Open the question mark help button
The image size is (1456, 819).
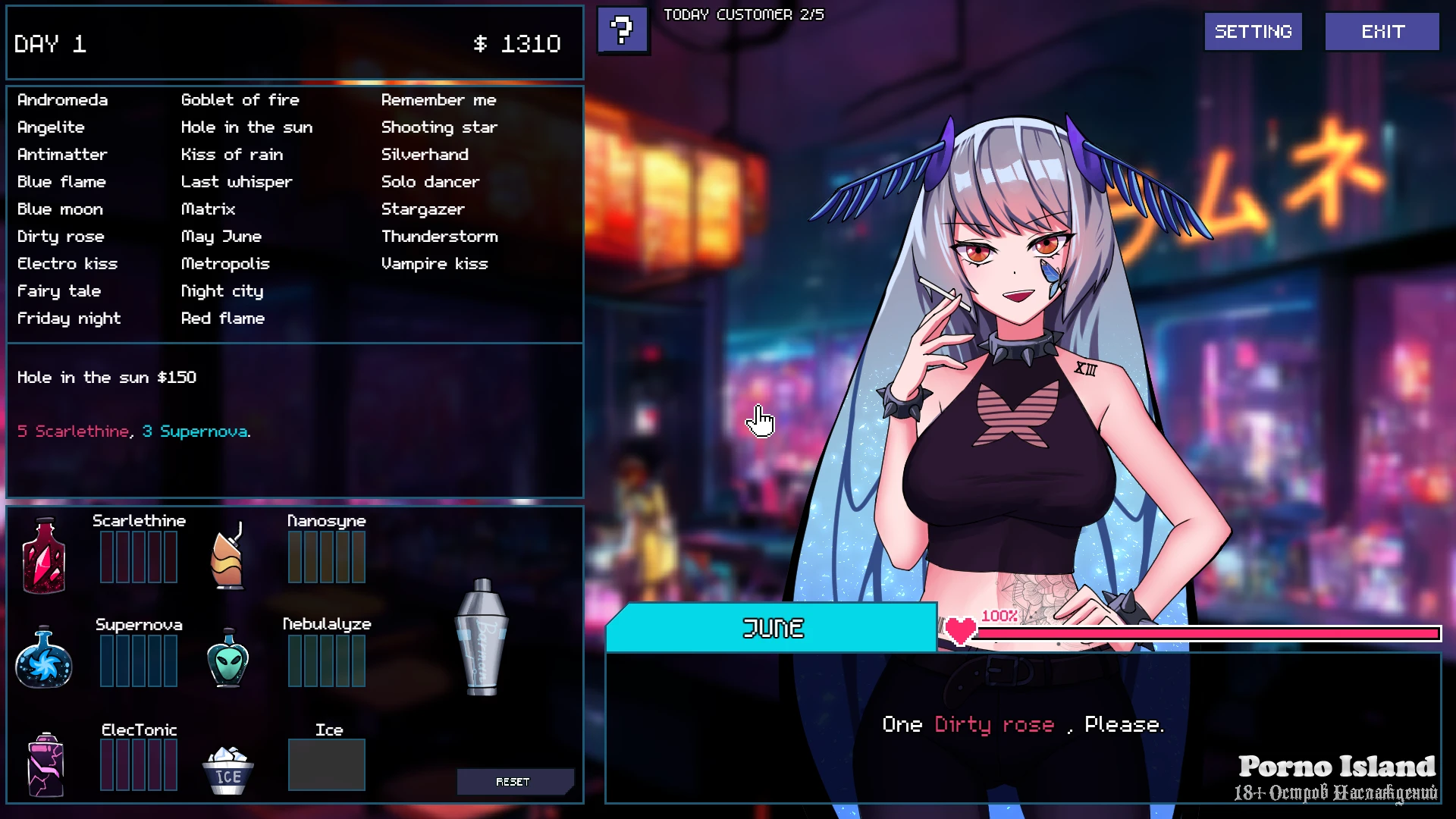623,30
